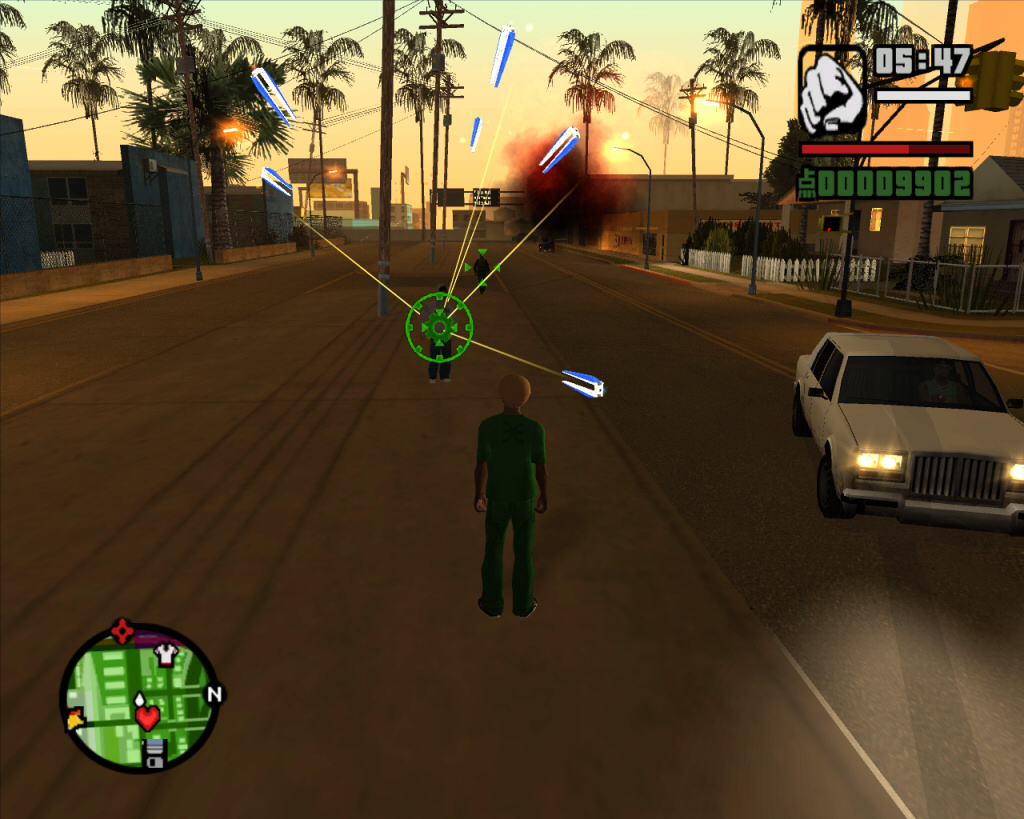The image size is (1024, 819).
Task: Select the yellow pizza slice marker
Action: point(74,718)
